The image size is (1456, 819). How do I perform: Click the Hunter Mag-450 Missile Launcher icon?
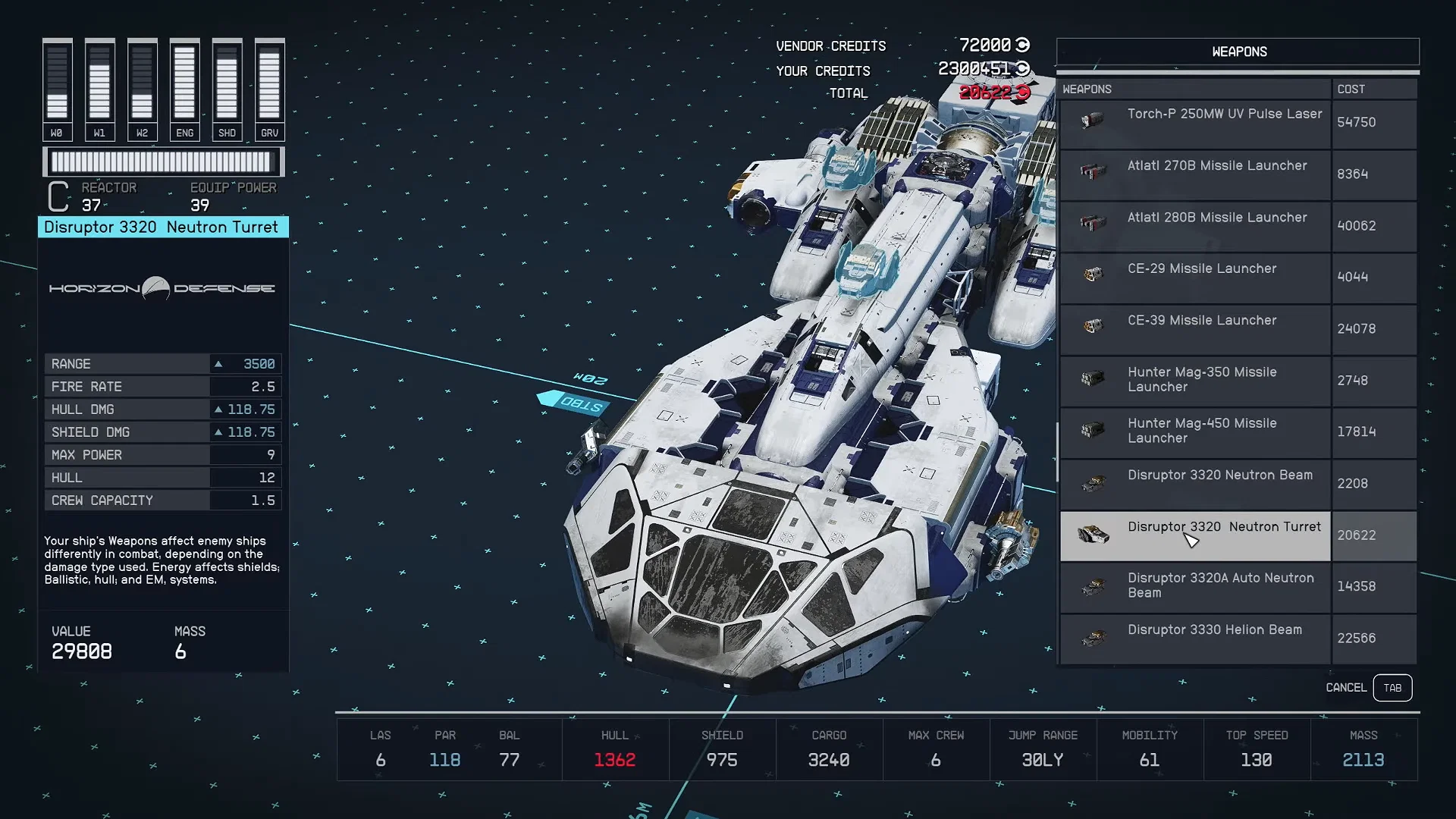tap(1092, 431)
